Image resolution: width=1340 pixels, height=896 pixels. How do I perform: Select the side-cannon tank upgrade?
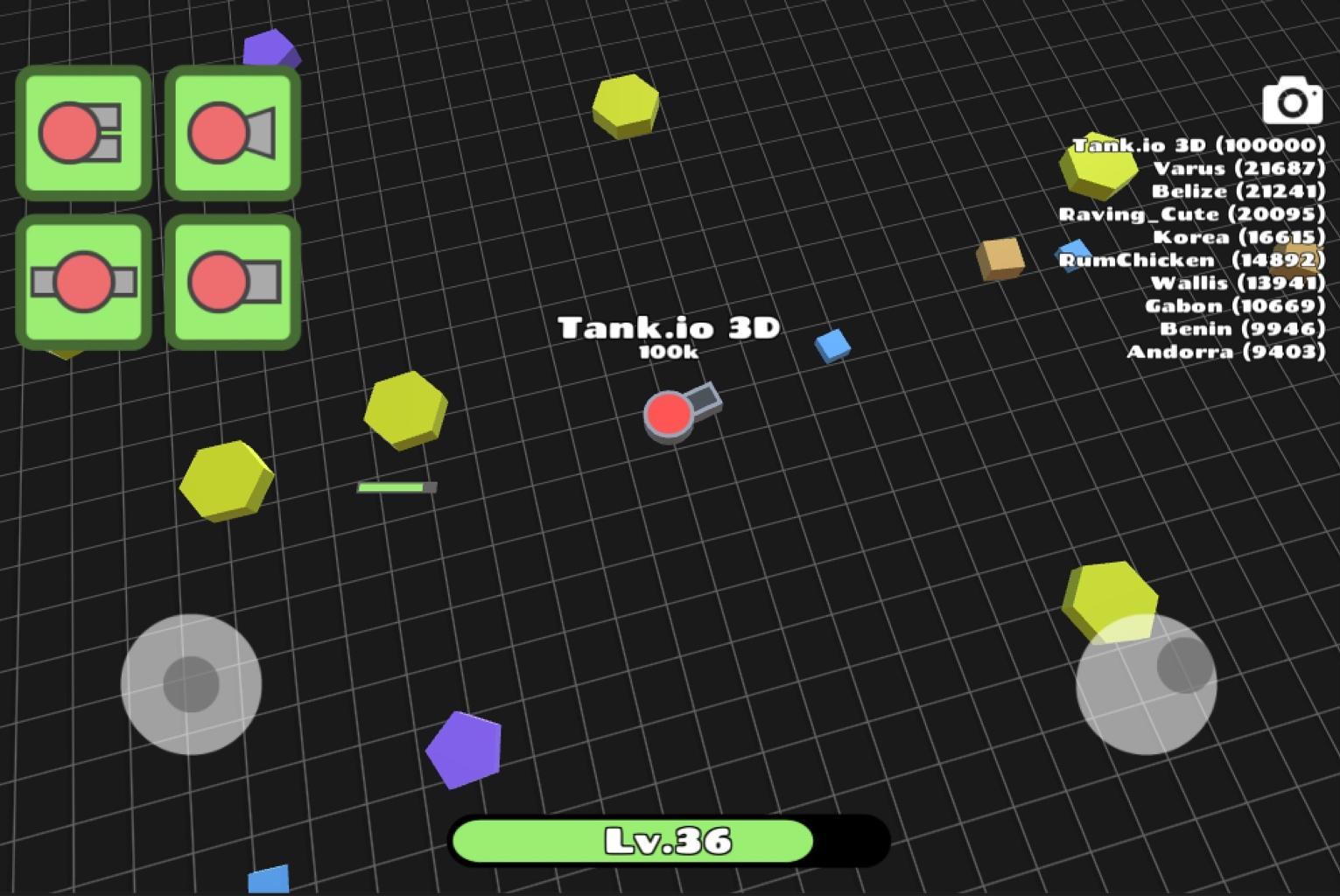point(83,282)
